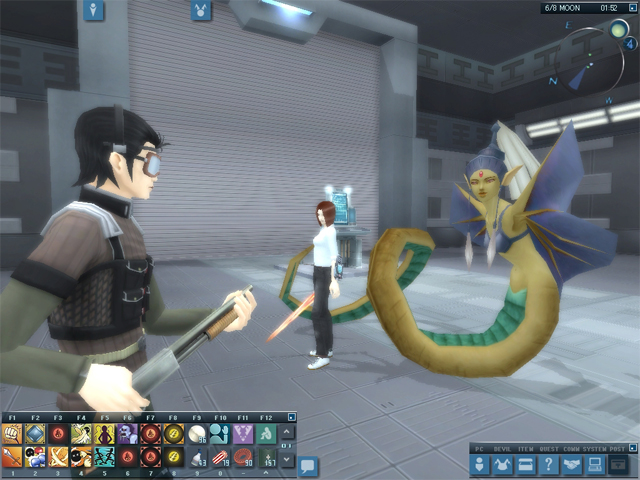Open the PC character menu
The image size is (640, 480).
482,464
